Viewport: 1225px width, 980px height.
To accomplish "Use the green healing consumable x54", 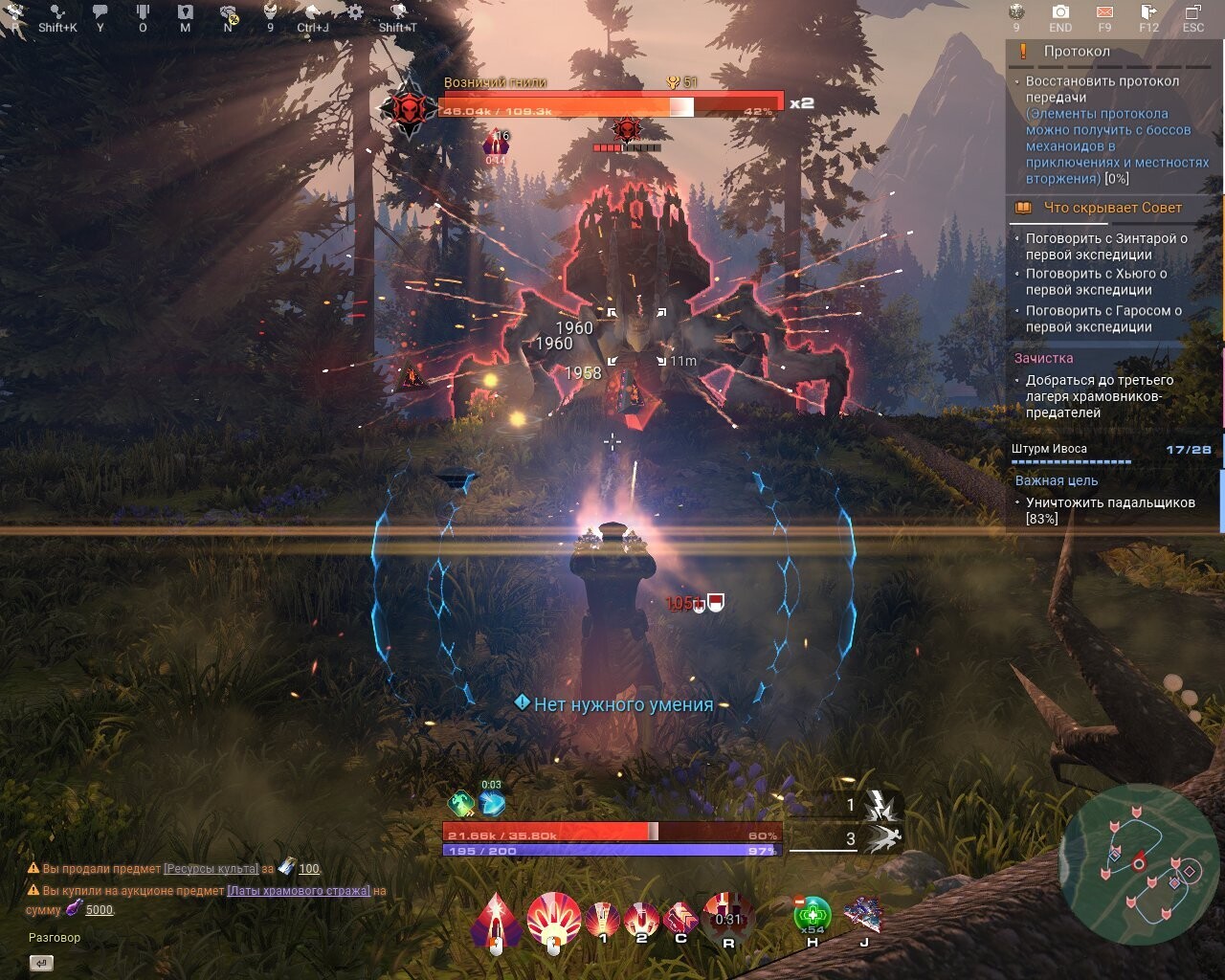I will click(813, 916).
